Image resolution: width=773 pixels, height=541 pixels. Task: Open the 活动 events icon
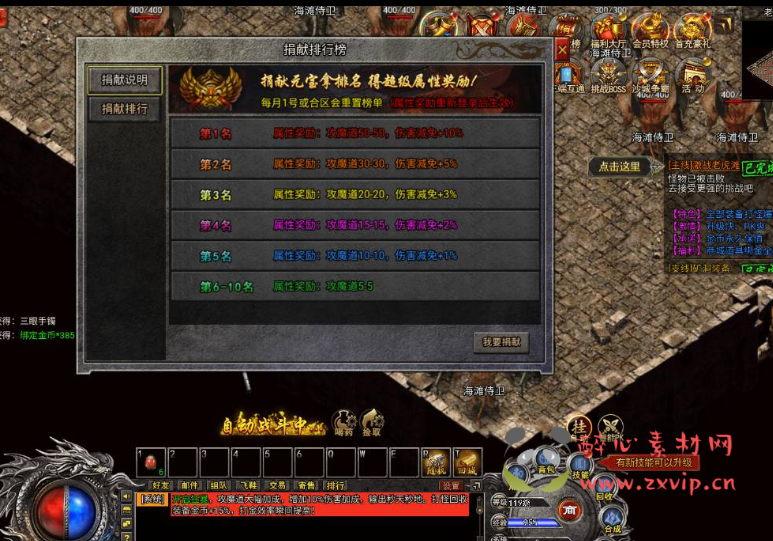coord(693,74)
